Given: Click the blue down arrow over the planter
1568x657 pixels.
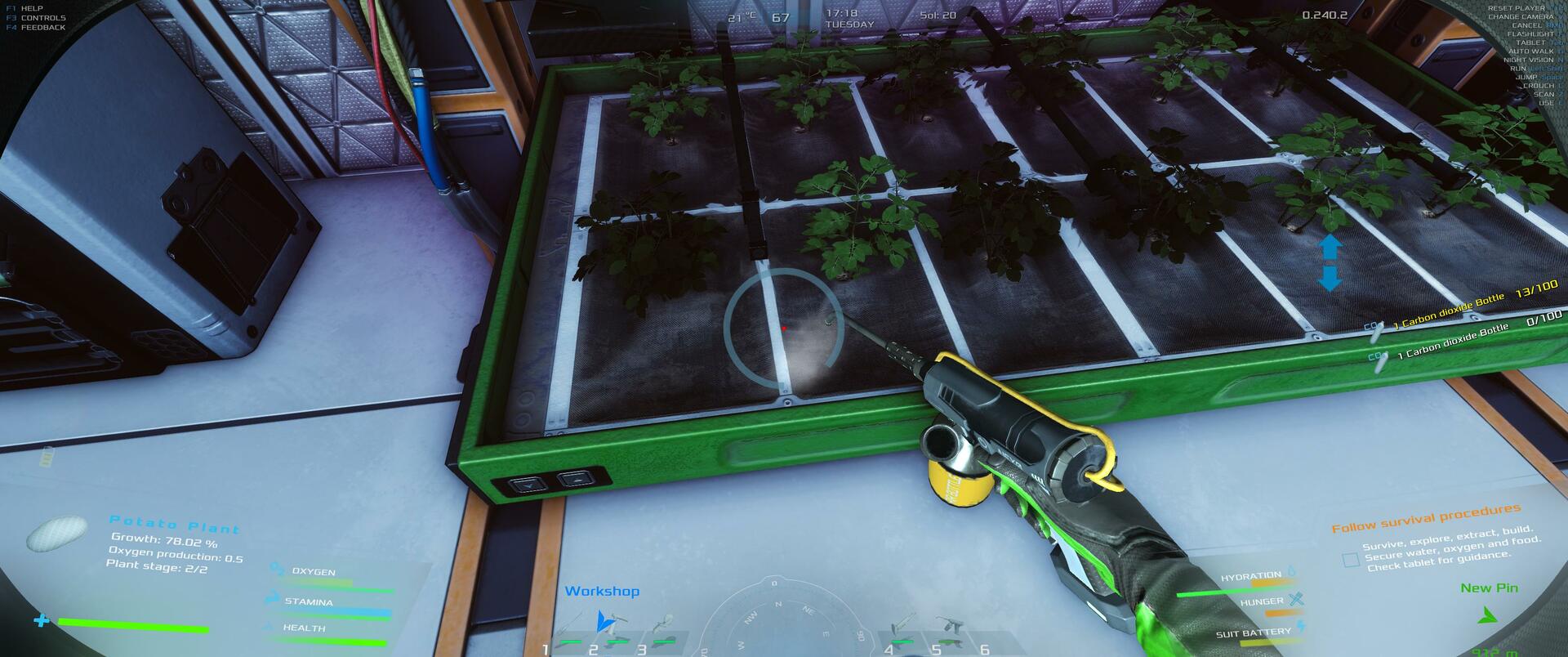Looking at the screenshot, I should coord(1330,279).
